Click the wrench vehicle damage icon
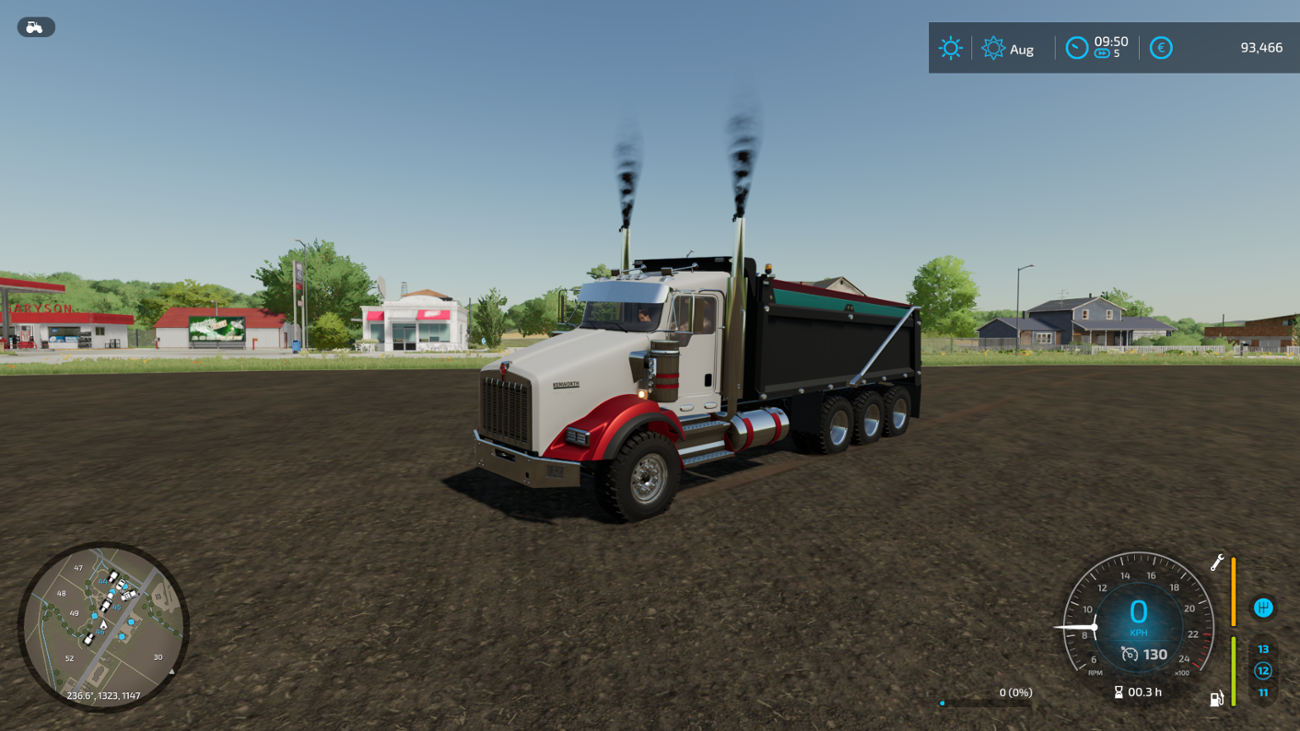This screenshot has height=731, width=1300. [x=1217, y=563]
